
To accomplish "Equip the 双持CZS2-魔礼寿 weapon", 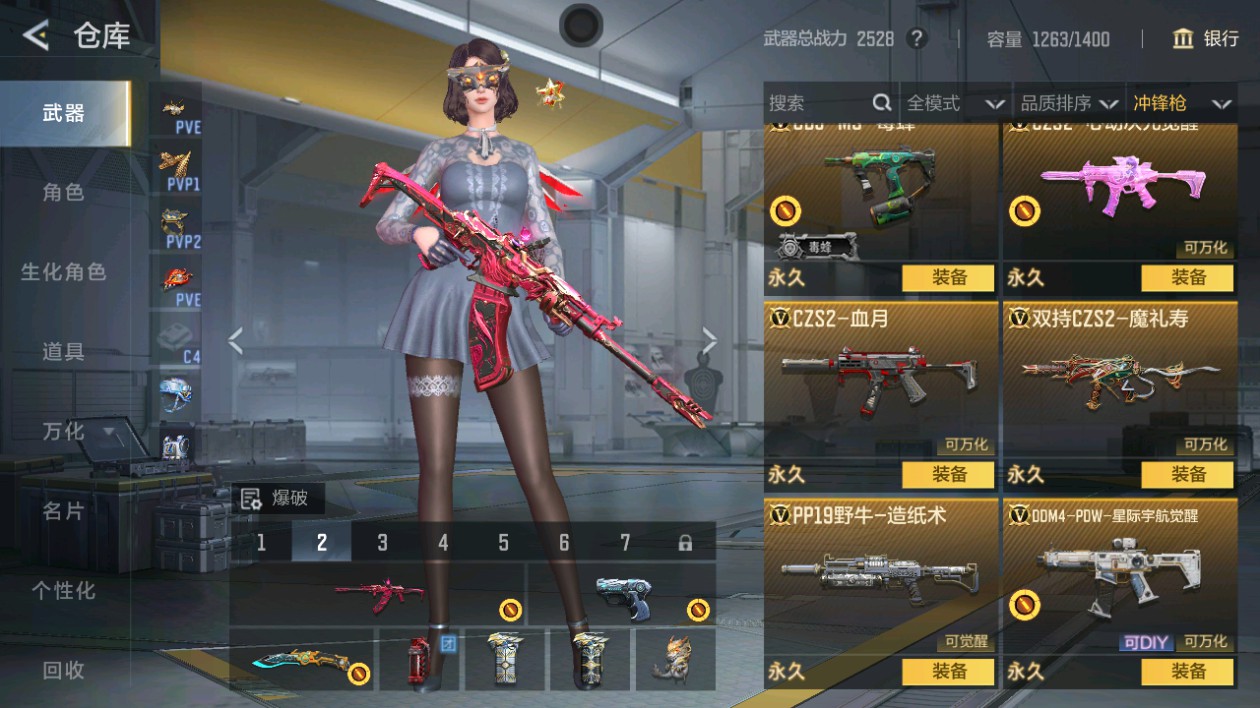I will (x=1187, y=474).
